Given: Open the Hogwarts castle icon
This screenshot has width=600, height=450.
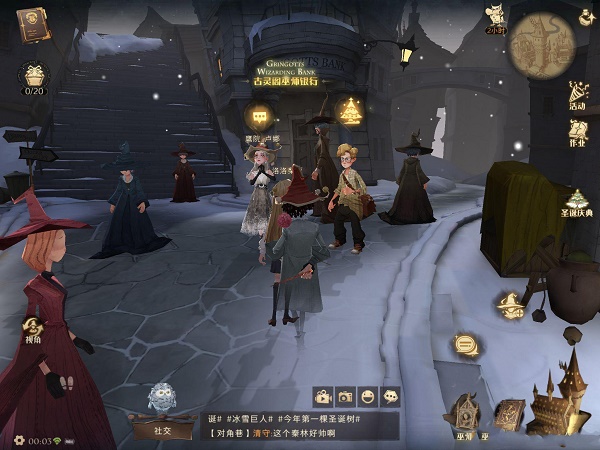Looking at the screenshot, I should [x=559, y=401].
